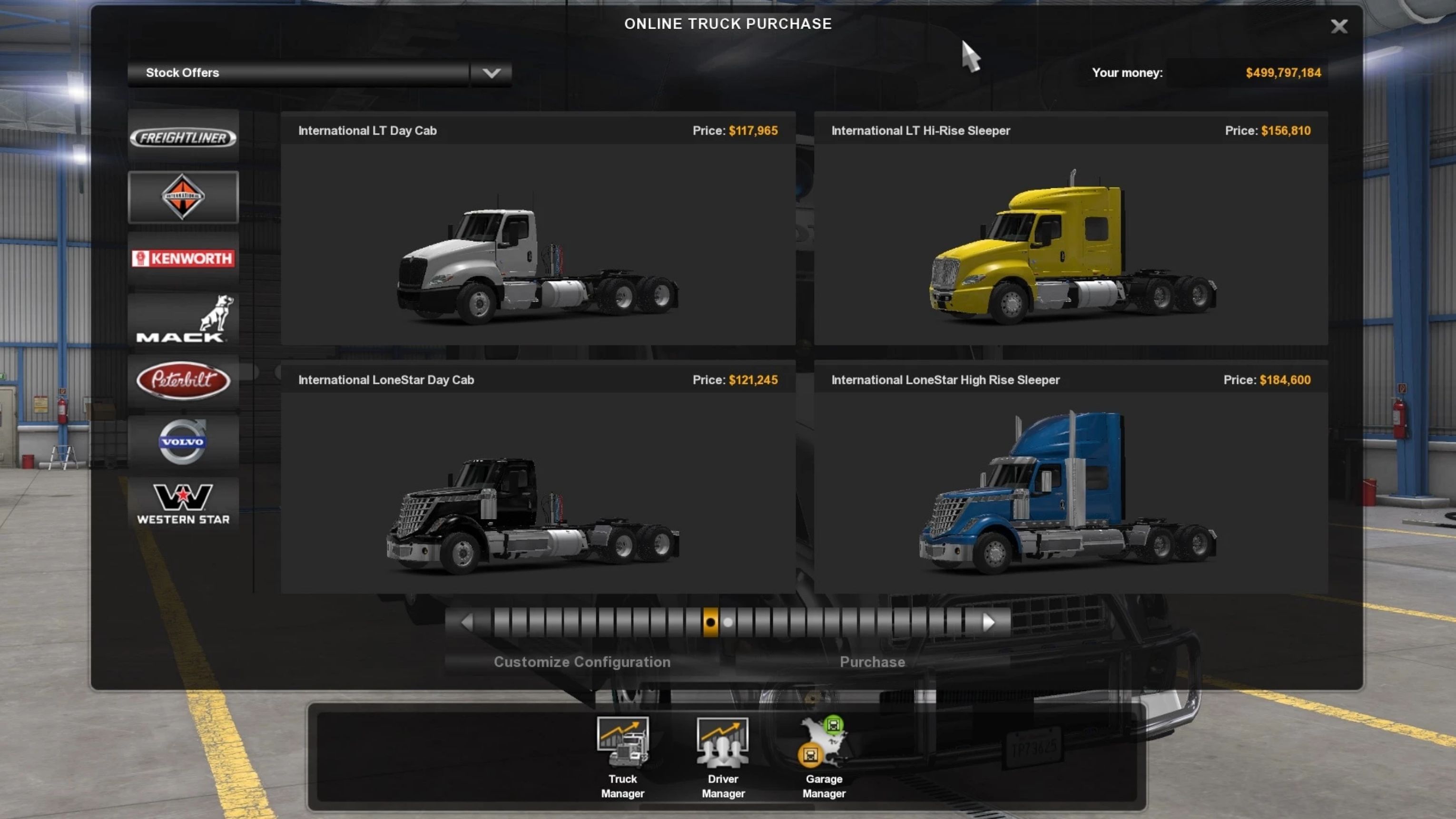1456x819 pixels.
Task: Open the Stock Offers dropdown
Action: coord(491,73)
